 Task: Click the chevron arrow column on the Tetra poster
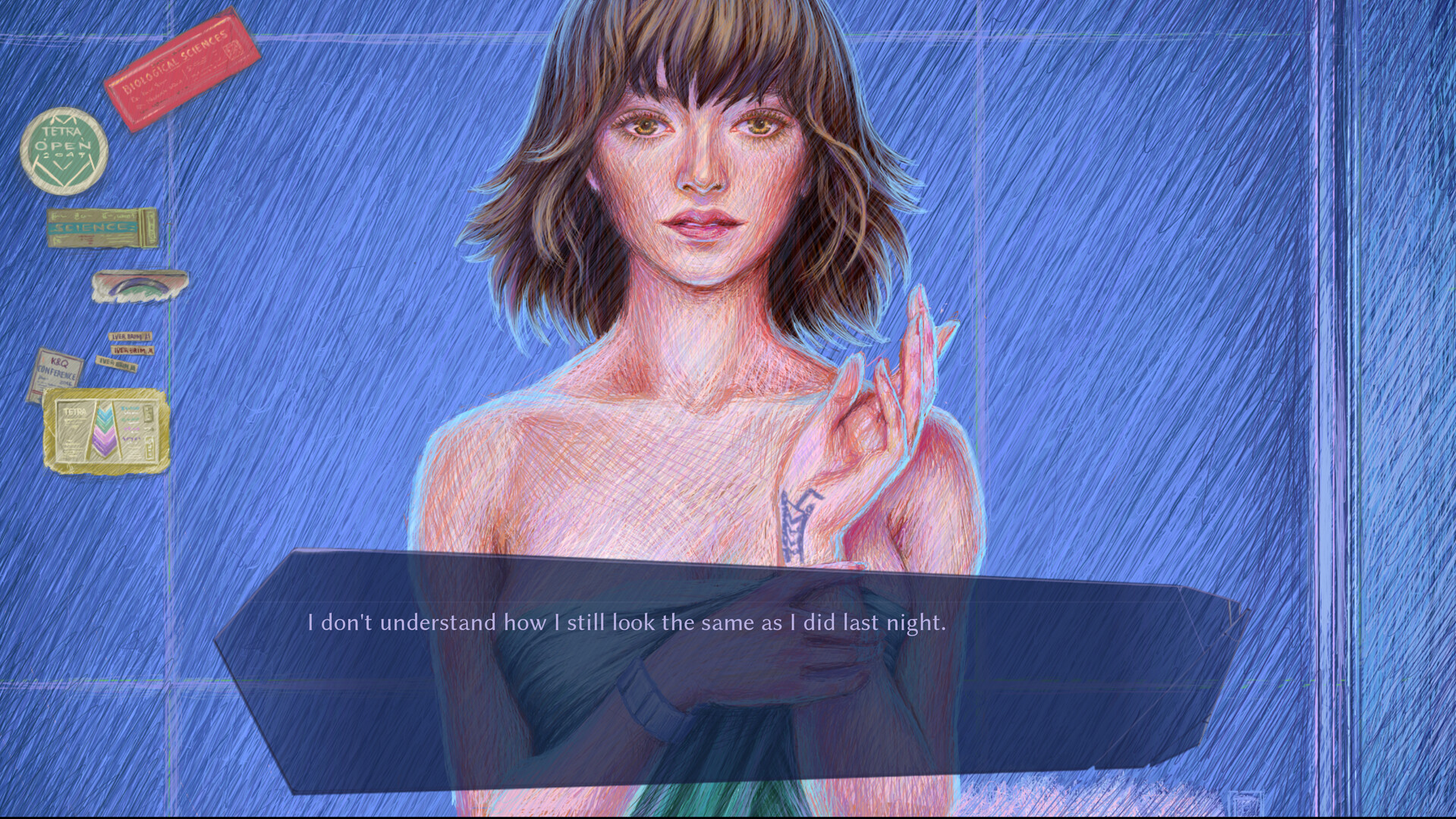(105, 428)
